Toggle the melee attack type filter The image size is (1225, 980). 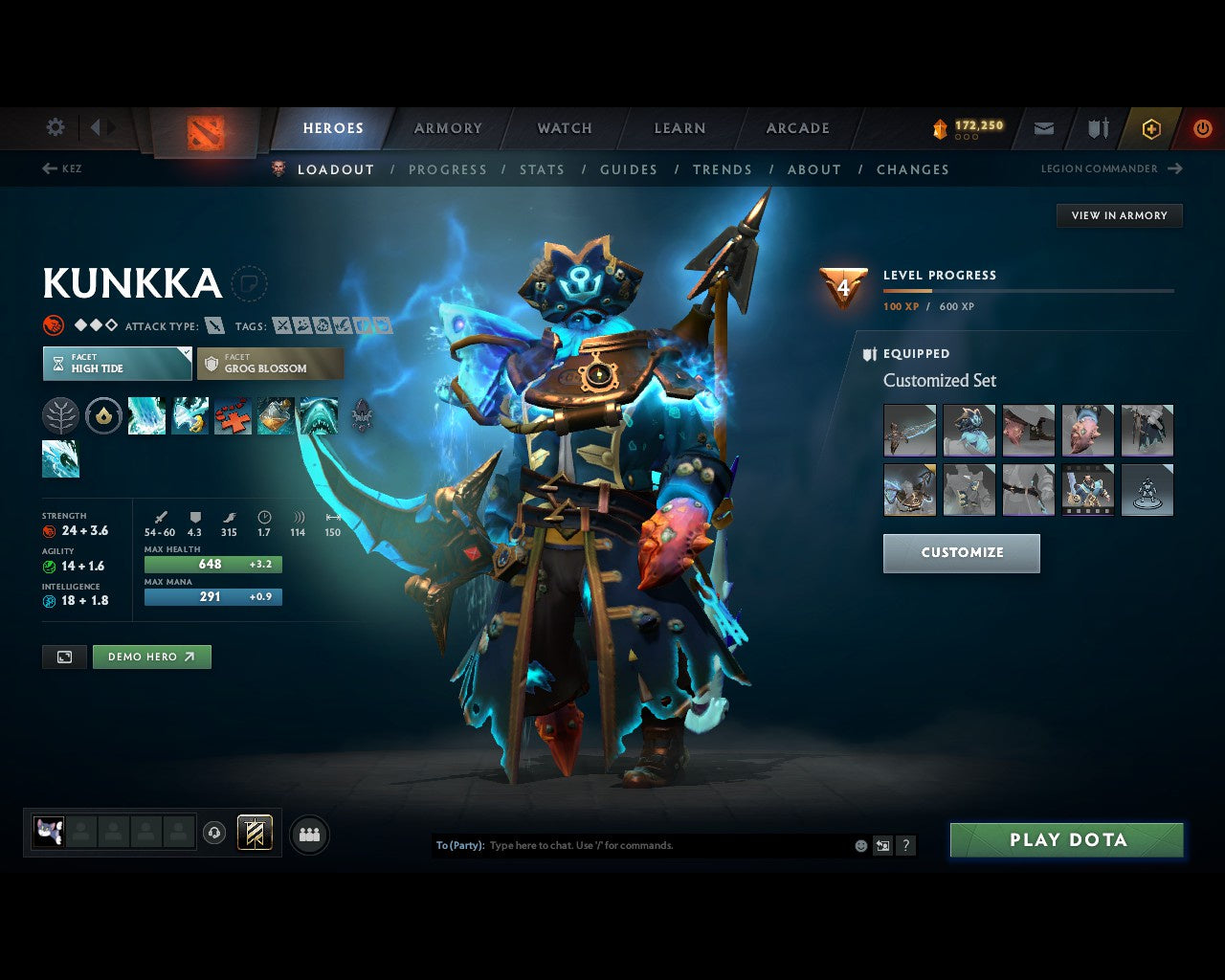pyautogui.click(x=212, y=325)
